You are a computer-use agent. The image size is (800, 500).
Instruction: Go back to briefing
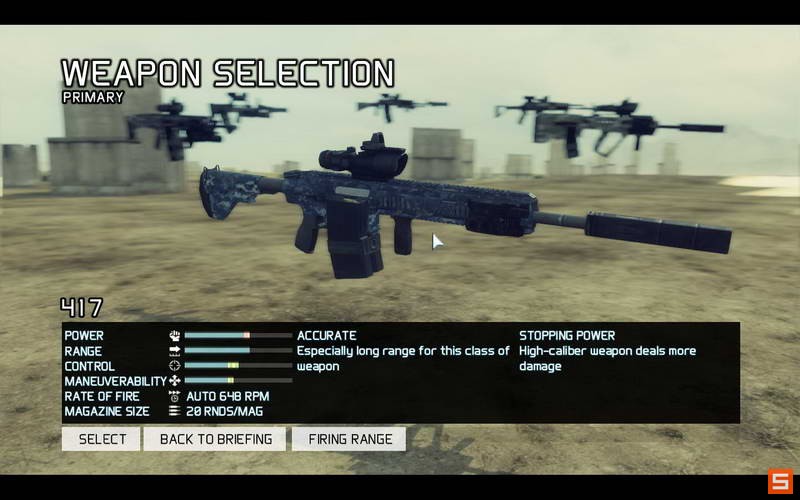[x=215, y=439]
